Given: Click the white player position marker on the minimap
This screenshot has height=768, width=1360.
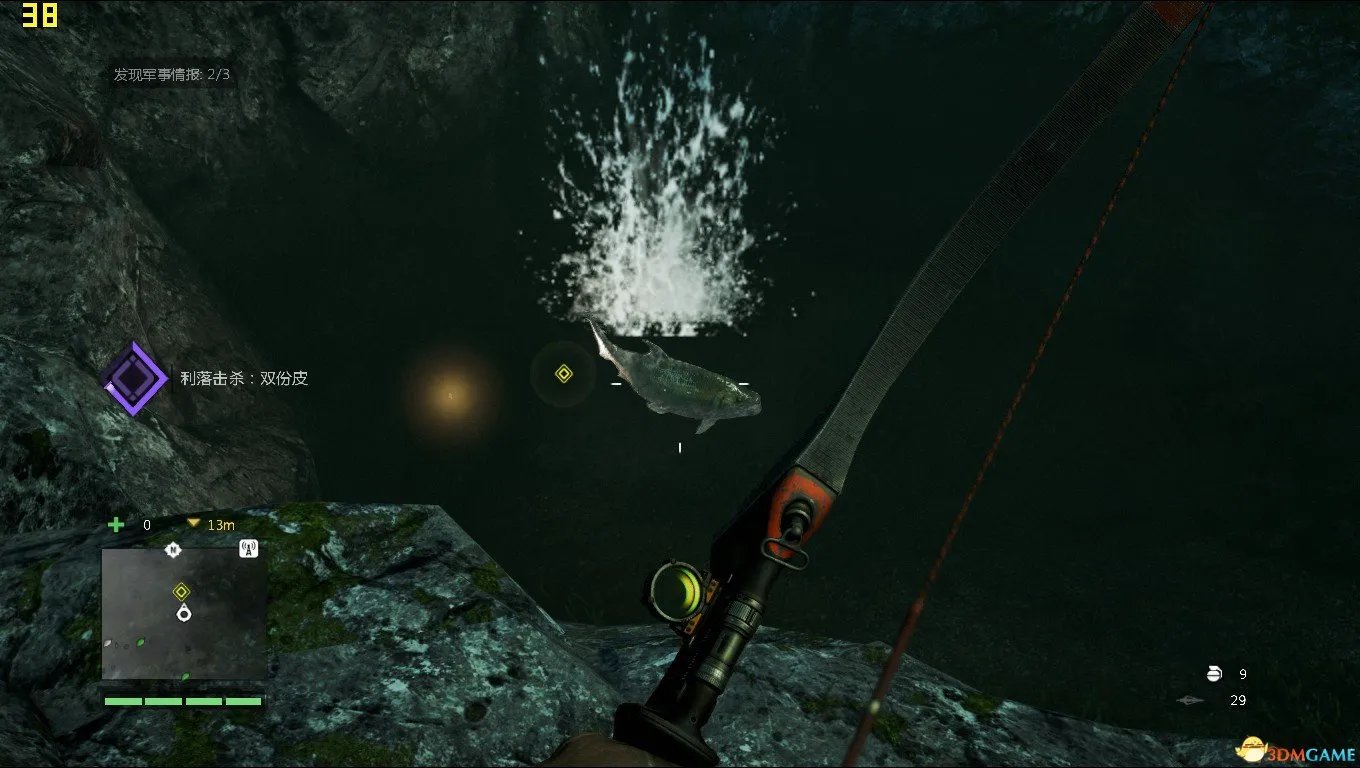Looking at the screenshot, I should [x=183, y=613].
